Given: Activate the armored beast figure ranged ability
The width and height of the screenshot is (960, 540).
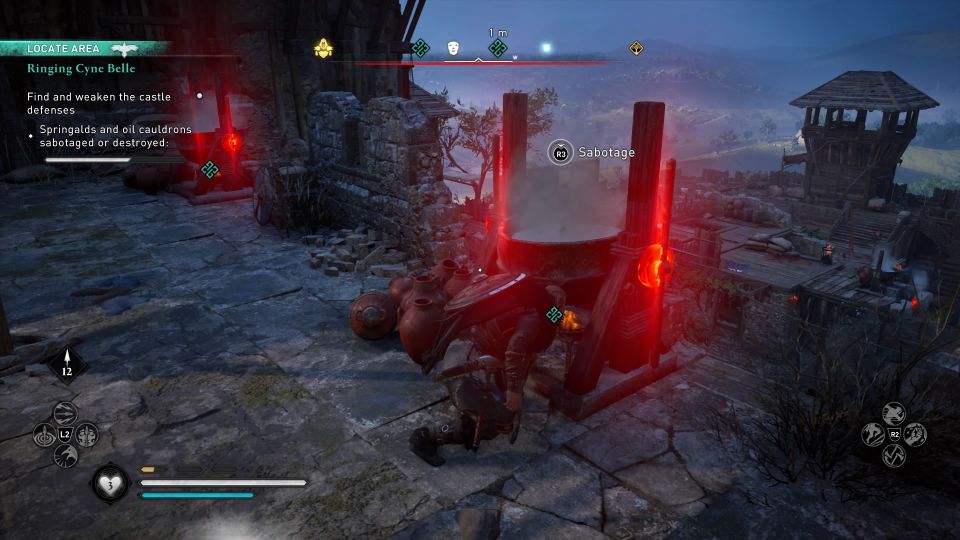Looking at the screenshot, I should [88, 435].
